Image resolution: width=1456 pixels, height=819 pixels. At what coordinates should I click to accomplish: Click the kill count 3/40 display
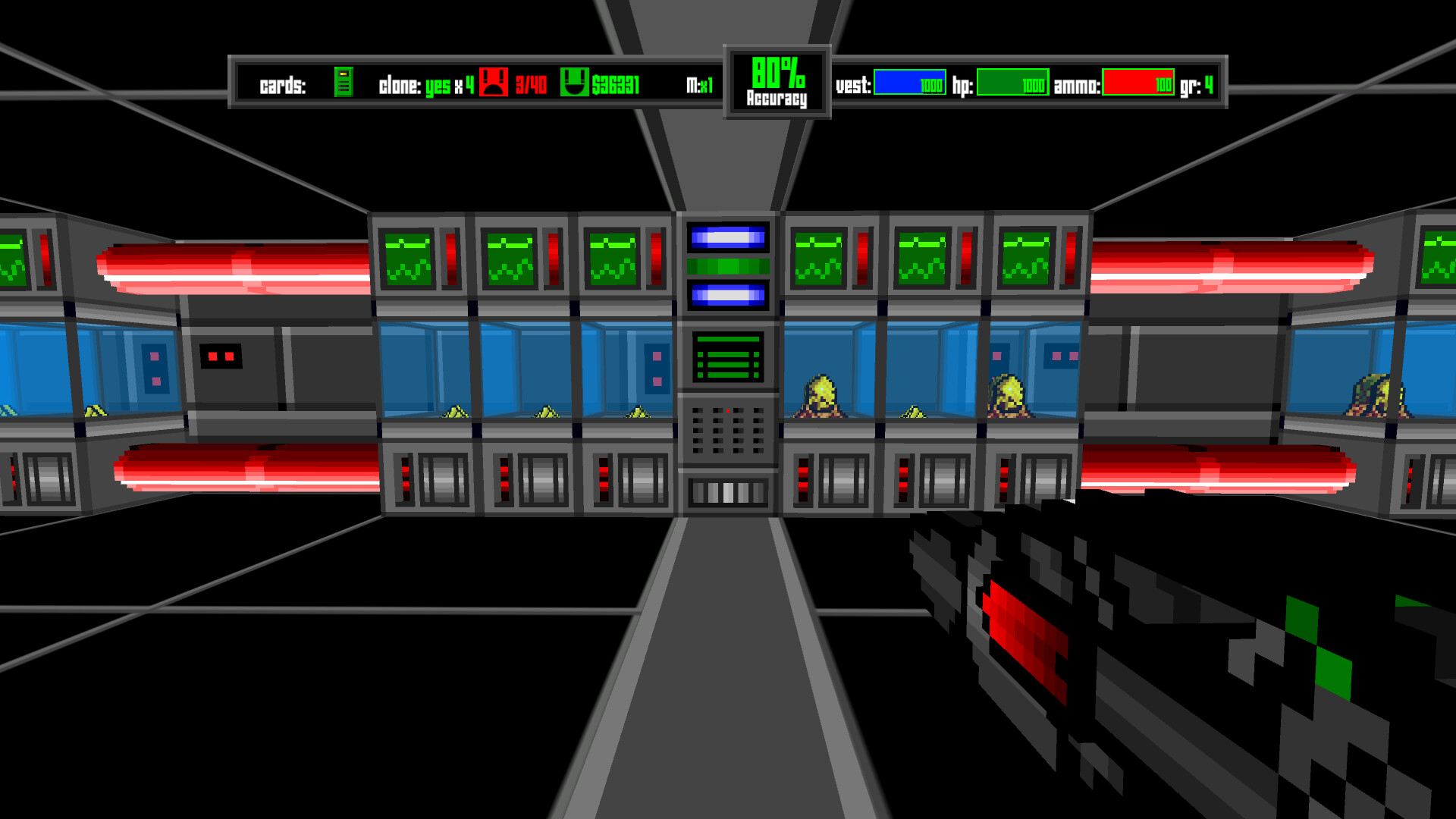click(x=531, y=83)
